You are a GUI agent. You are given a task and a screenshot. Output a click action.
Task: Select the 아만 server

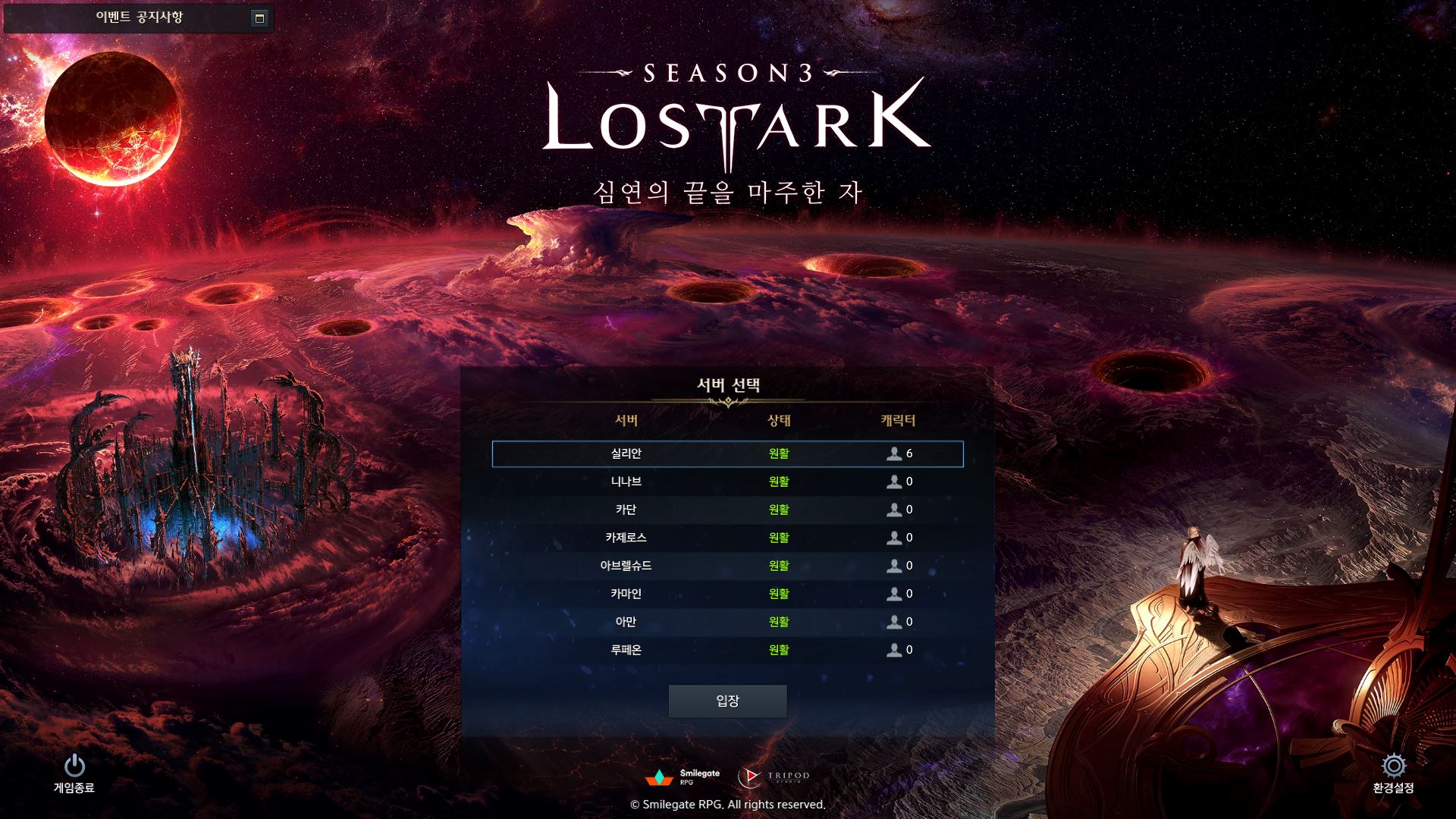pyautogui.click(x=726, y=622)
